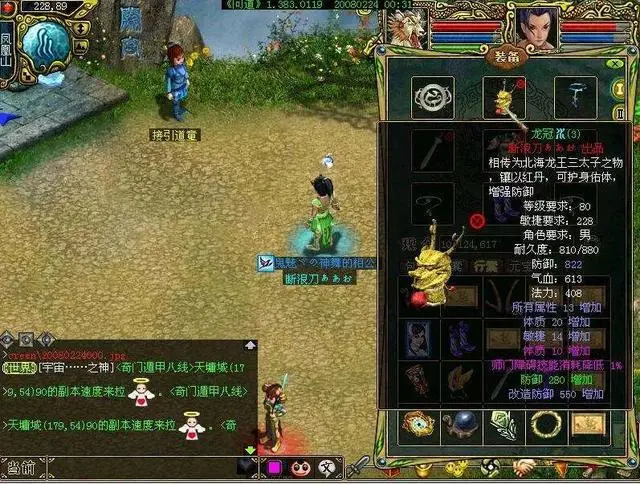This screenshot has width=640, height=484.
Task: Select the jade ring equipment slot
Action: coord(432,97)
